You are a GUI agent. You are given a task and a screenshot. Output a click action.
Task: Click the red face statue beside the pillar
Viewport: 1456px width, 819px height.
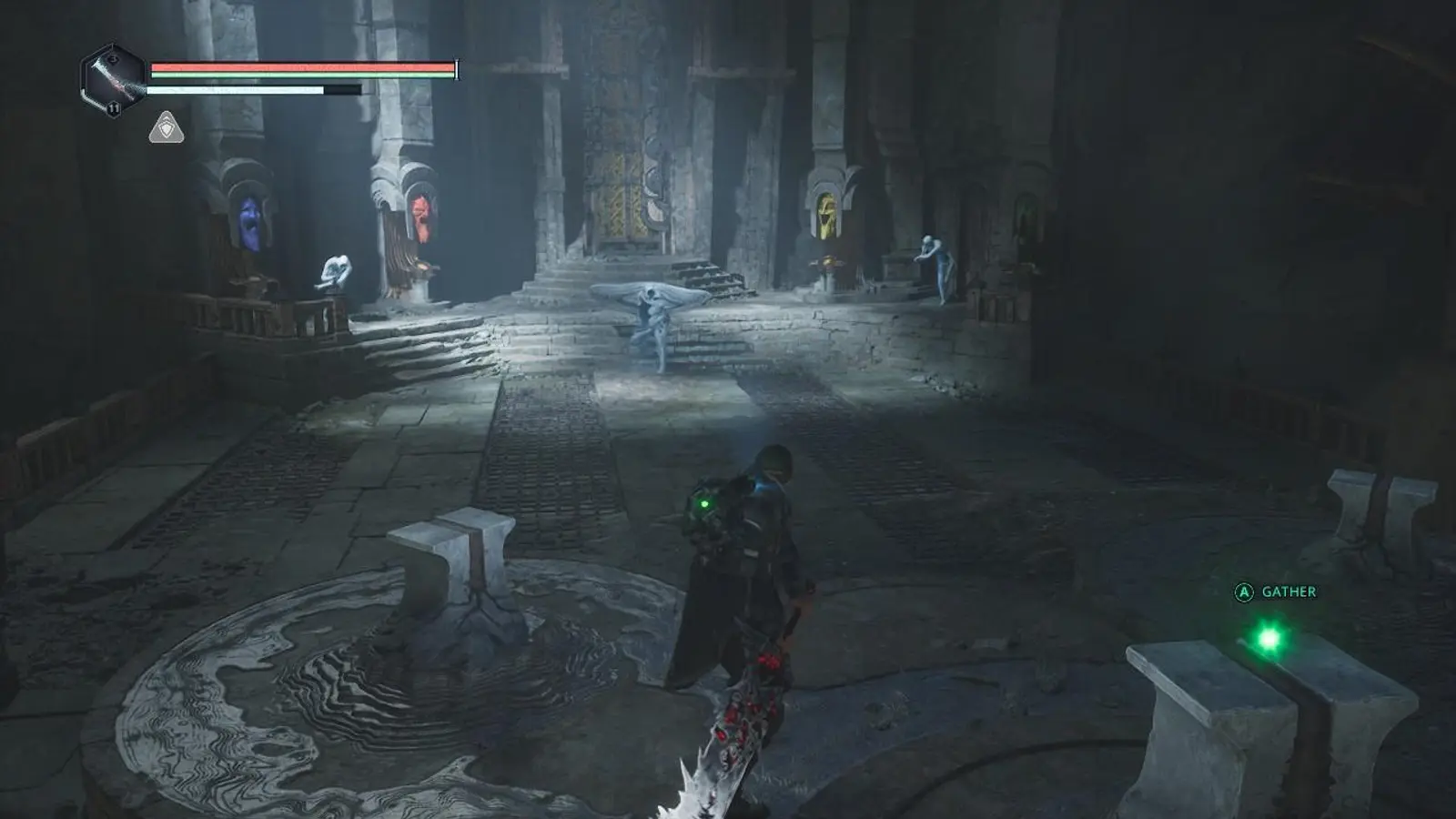point(421,214)
